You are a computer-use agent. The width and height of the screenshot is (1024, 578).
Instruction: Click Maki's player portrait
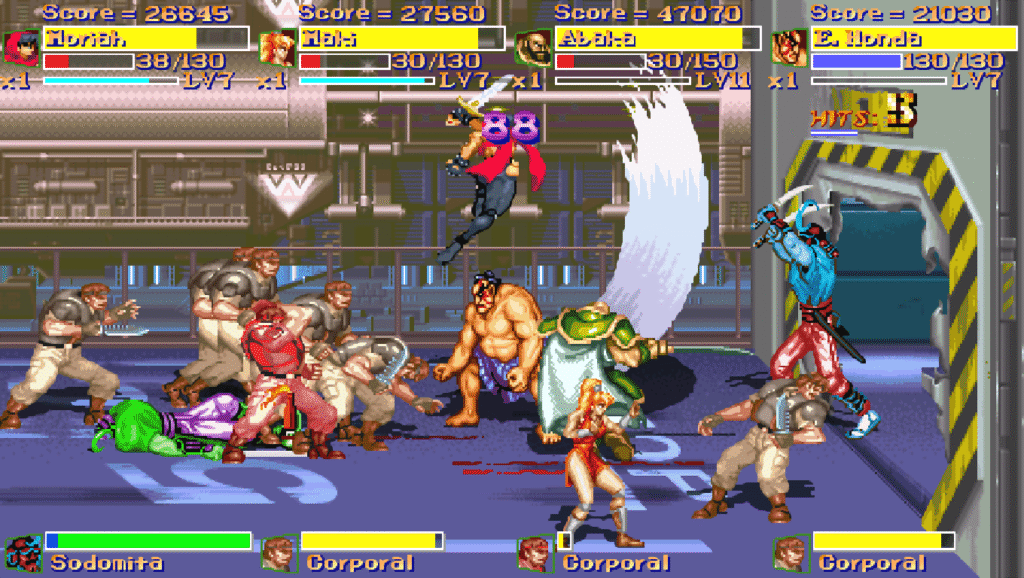click(277, 47)
